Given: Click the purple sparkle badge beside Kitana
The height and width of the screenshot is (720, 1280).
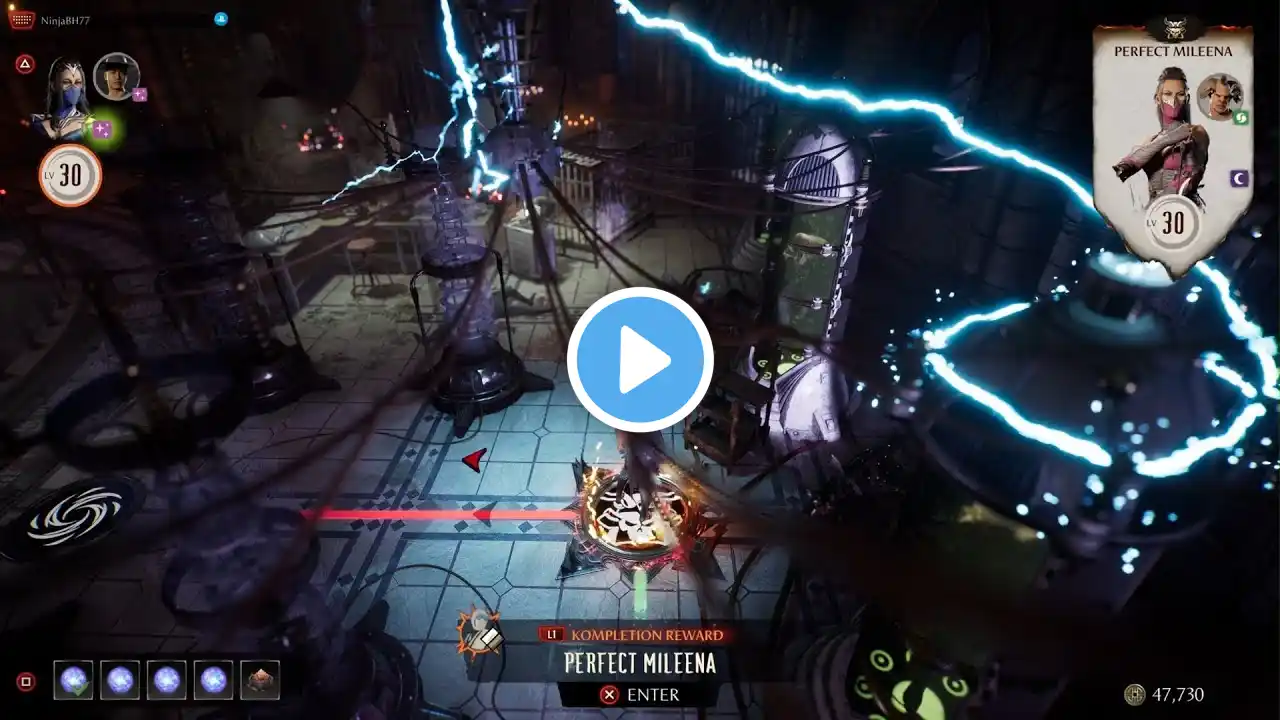Looking at the screenshot, I should pos(102,128).
